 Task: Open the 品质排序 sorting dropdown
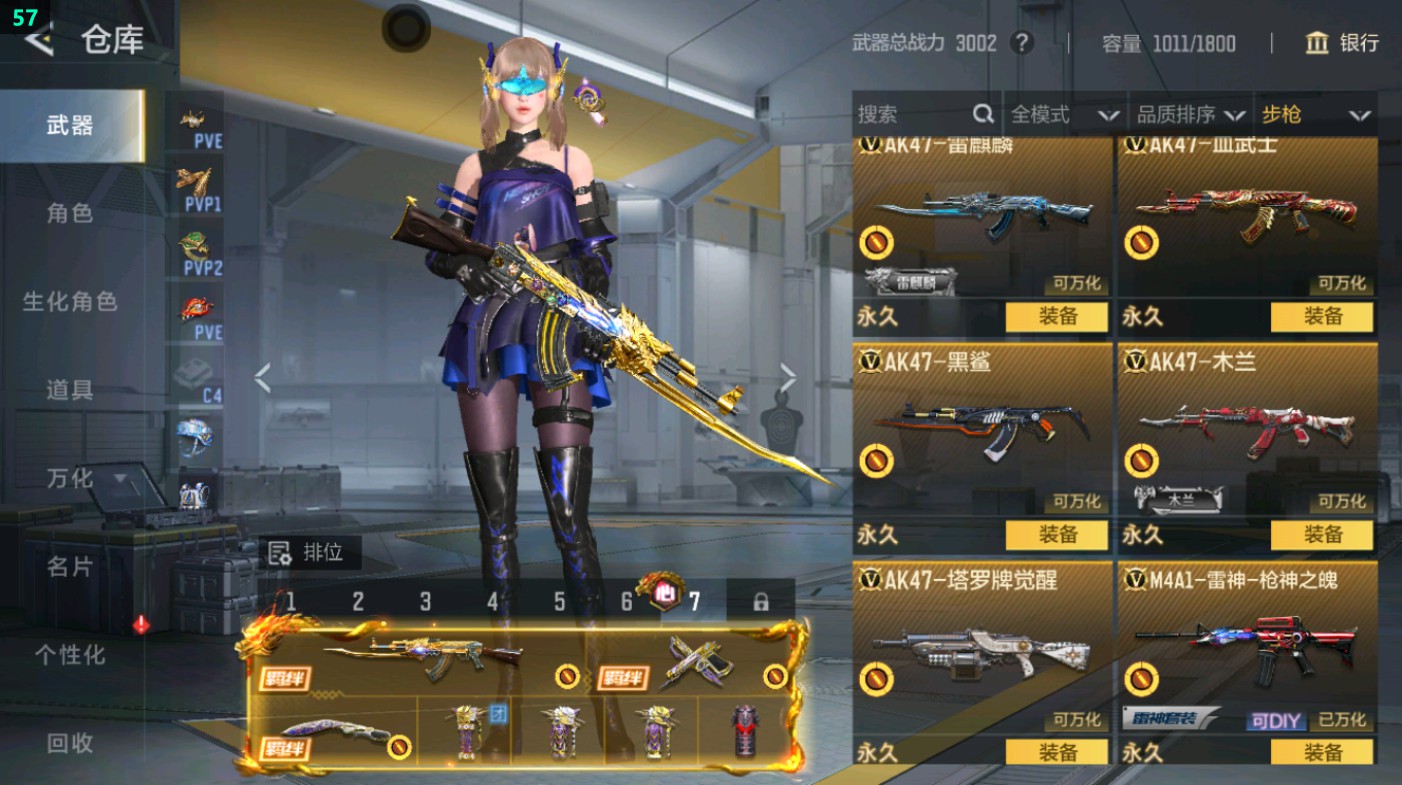(1191, 115)
